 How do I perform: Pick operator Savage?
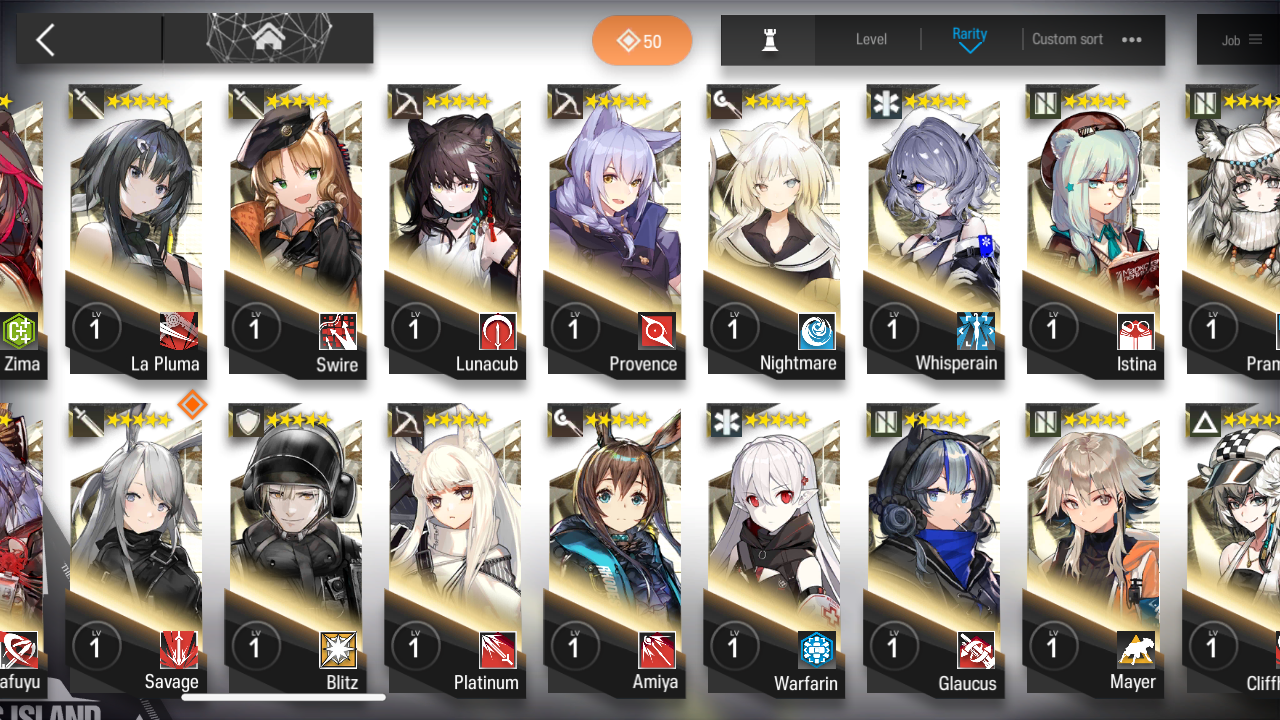coord(136,550)
